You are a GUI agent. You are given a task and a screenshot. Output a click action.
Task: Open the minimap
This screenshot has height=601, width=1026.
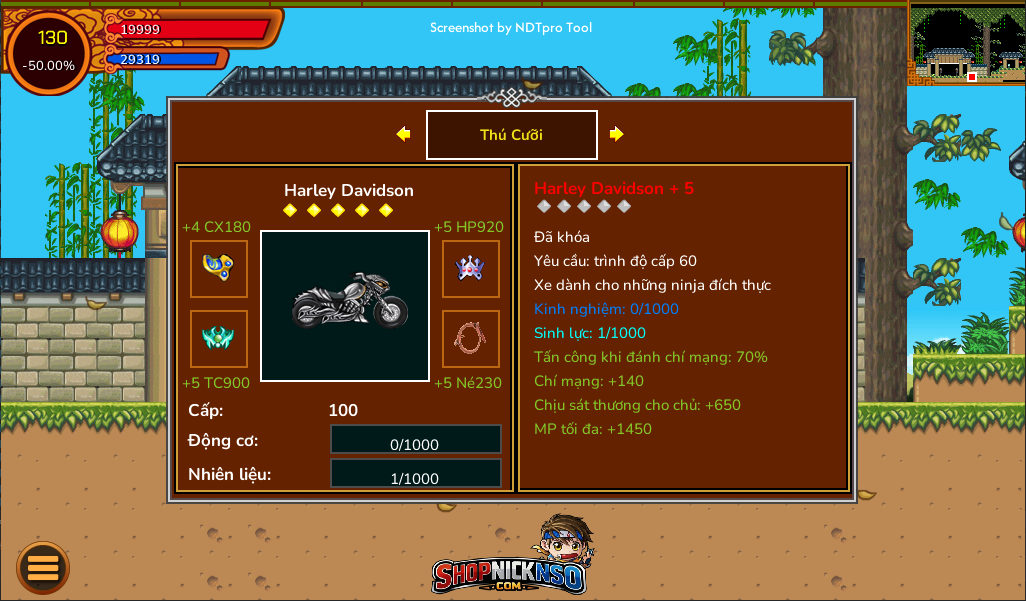pyautogui.click(x=966, y=43)
